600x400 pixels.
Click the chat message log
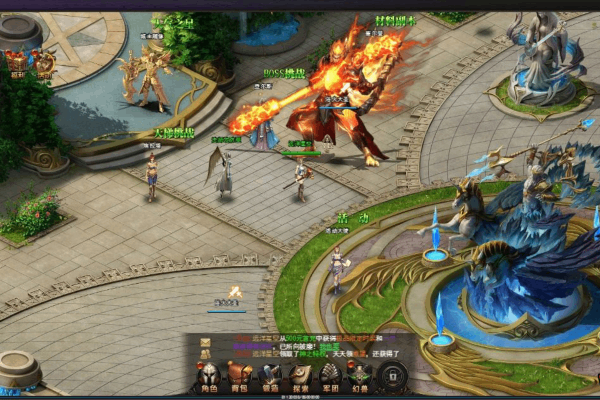(x=310, y=347)
